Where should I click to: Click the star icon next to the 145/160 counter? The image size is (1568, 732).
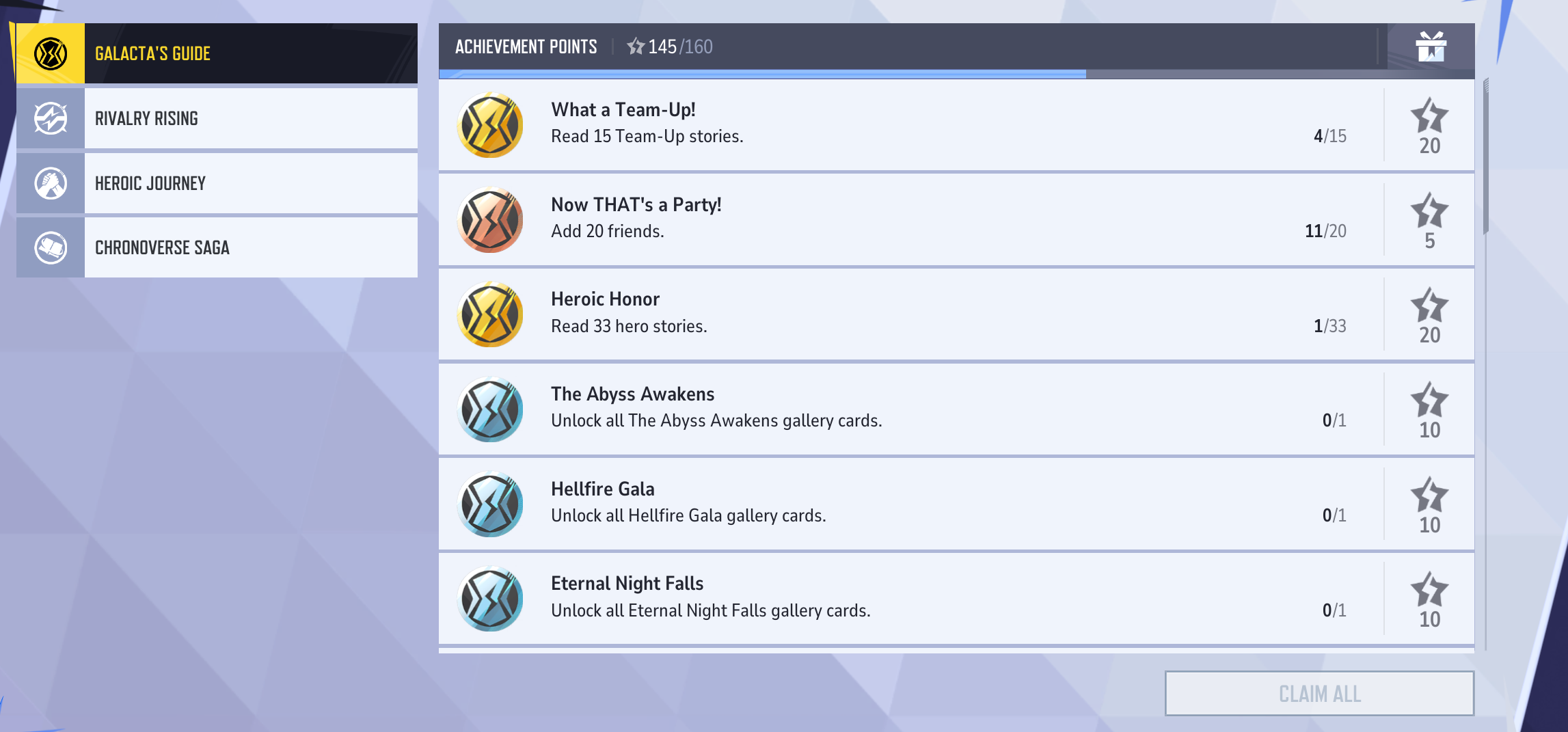(x=636, y=46)
